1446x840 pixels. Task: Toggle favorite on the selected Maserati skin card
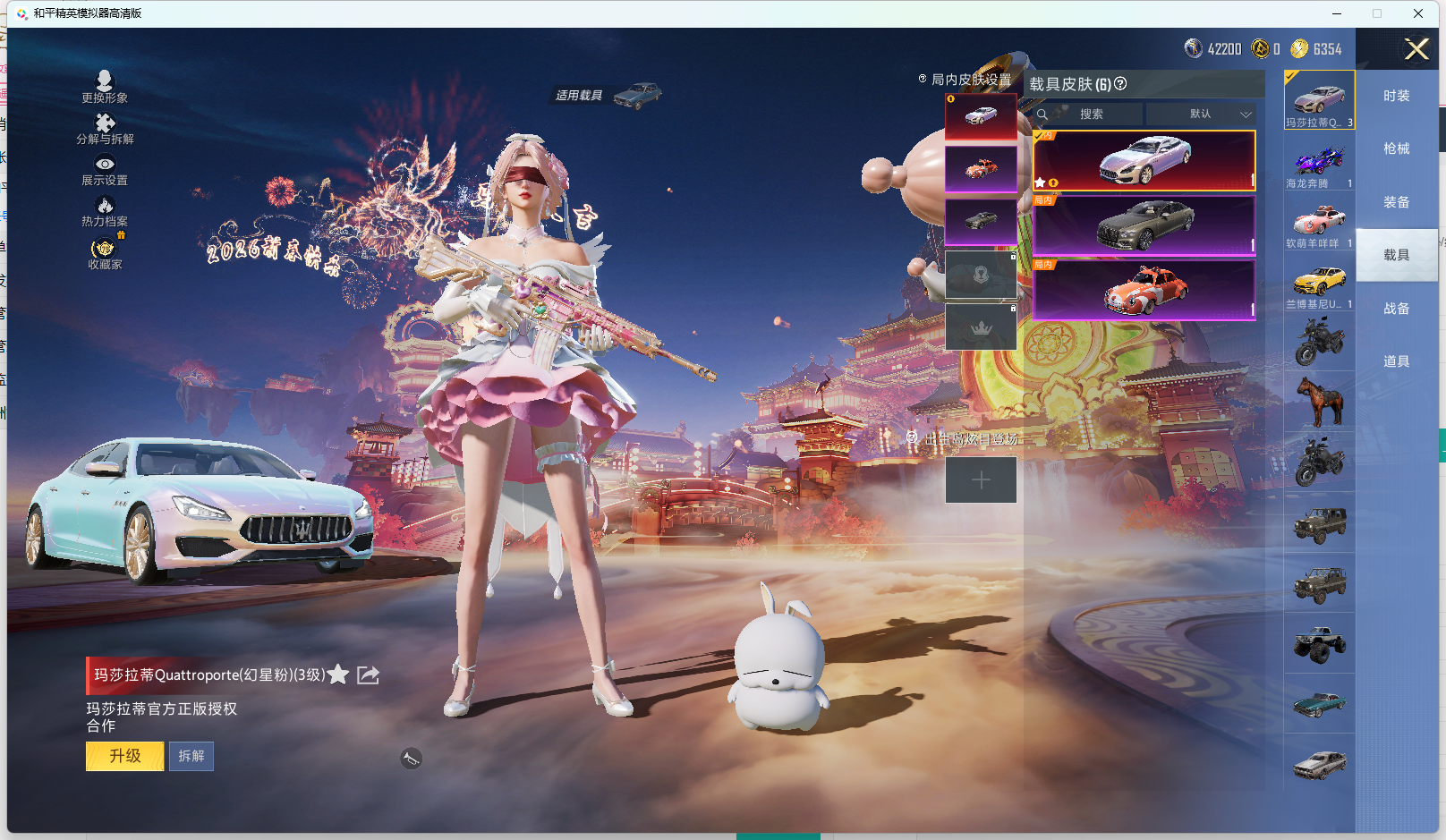point(1040,182)
